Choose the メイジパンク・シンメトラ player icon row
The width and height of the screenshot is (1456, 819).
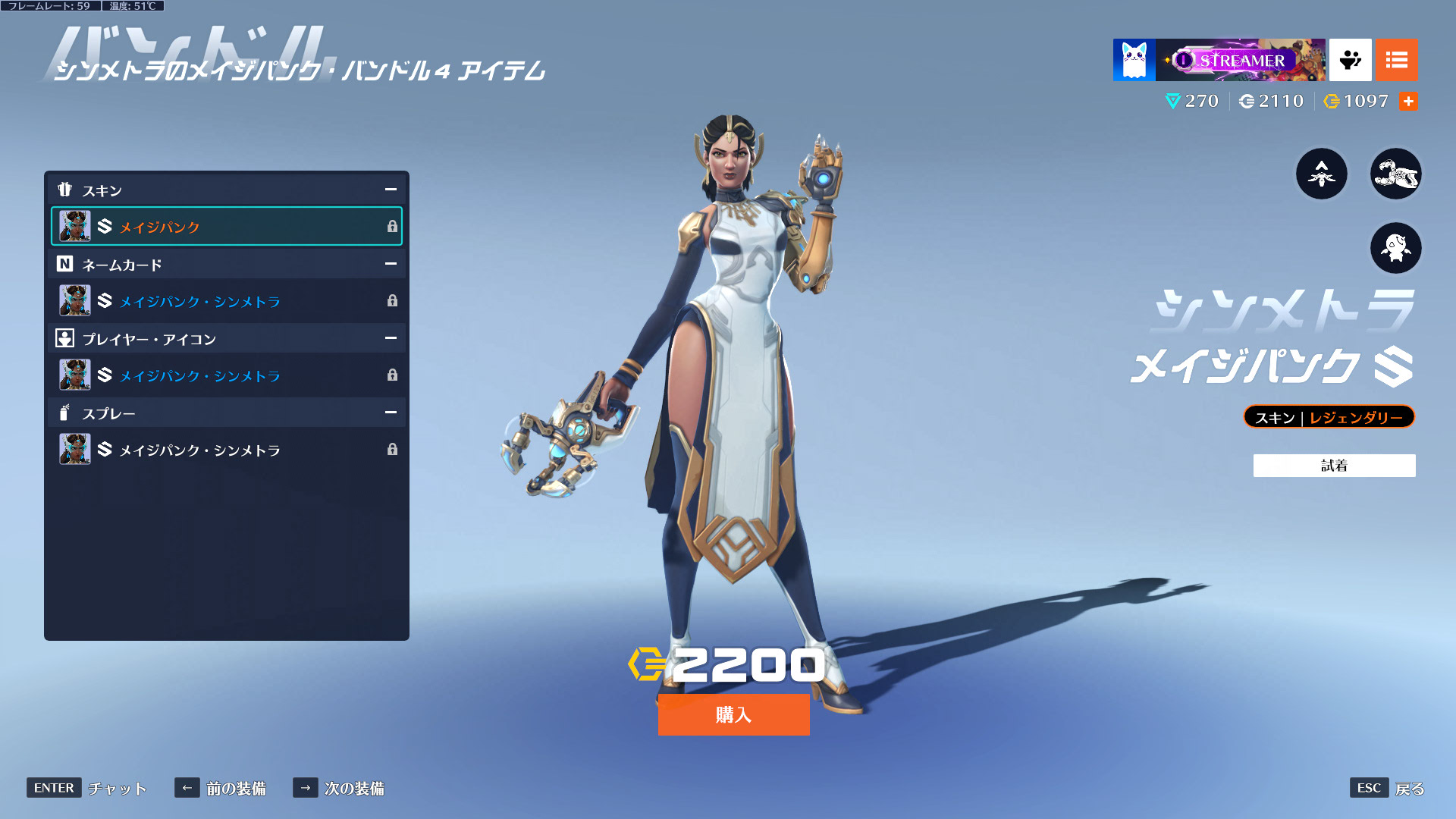(226, 375)
